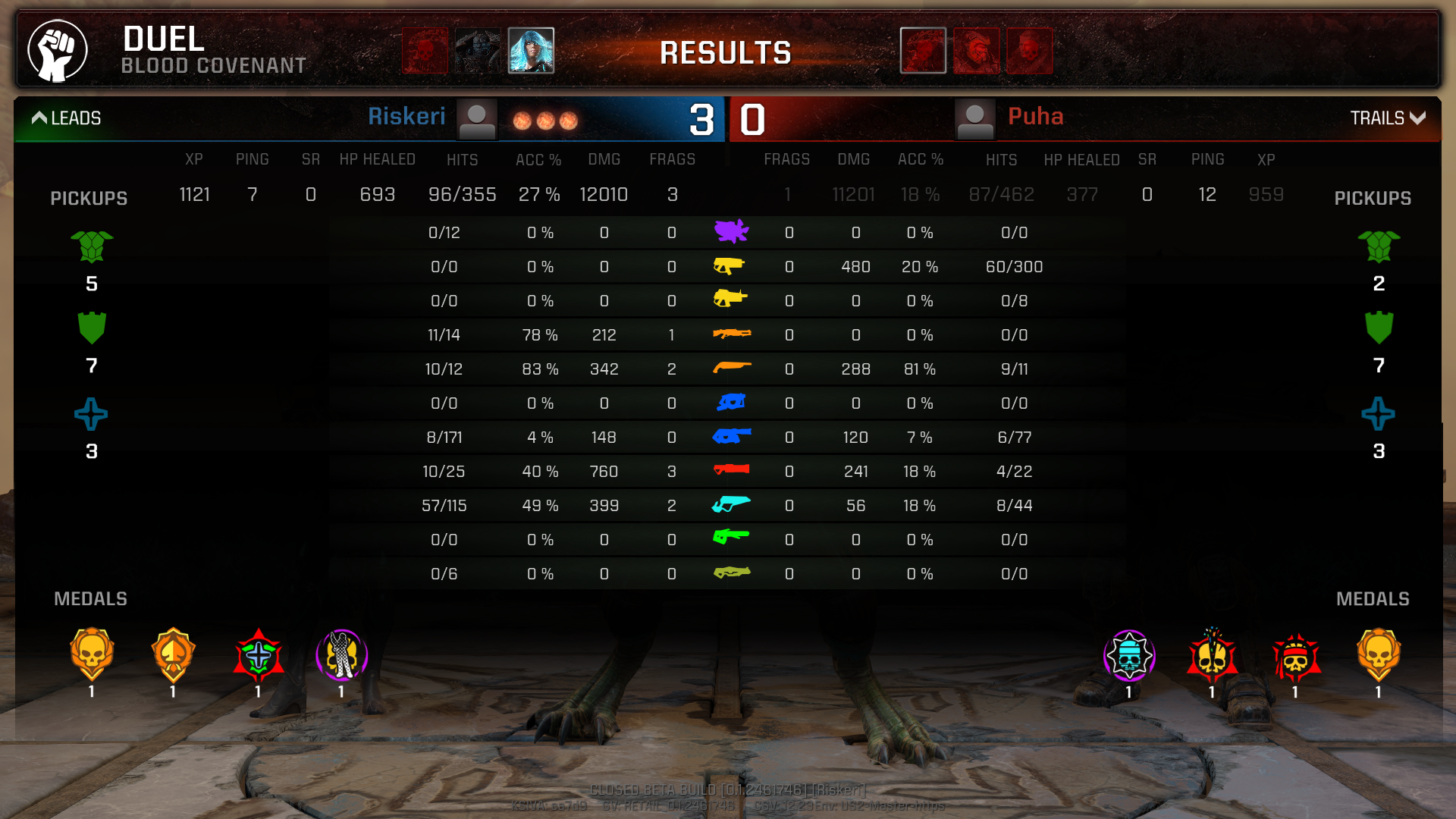
Task: Click Riskeri's avatar portrait
Action: (x=477, y=119)
